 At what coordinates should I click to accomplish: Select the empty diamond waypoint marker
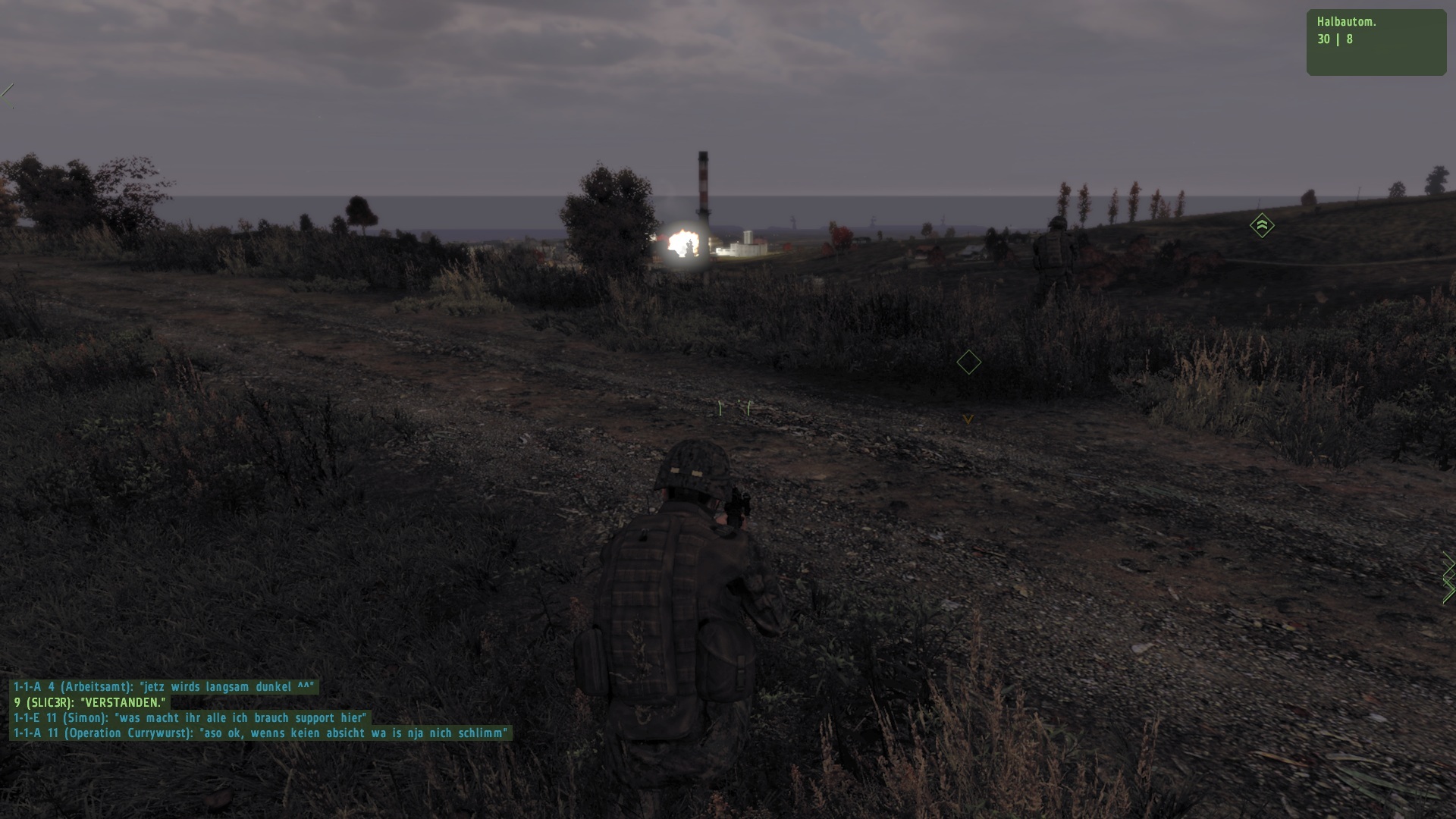[968, 362]
